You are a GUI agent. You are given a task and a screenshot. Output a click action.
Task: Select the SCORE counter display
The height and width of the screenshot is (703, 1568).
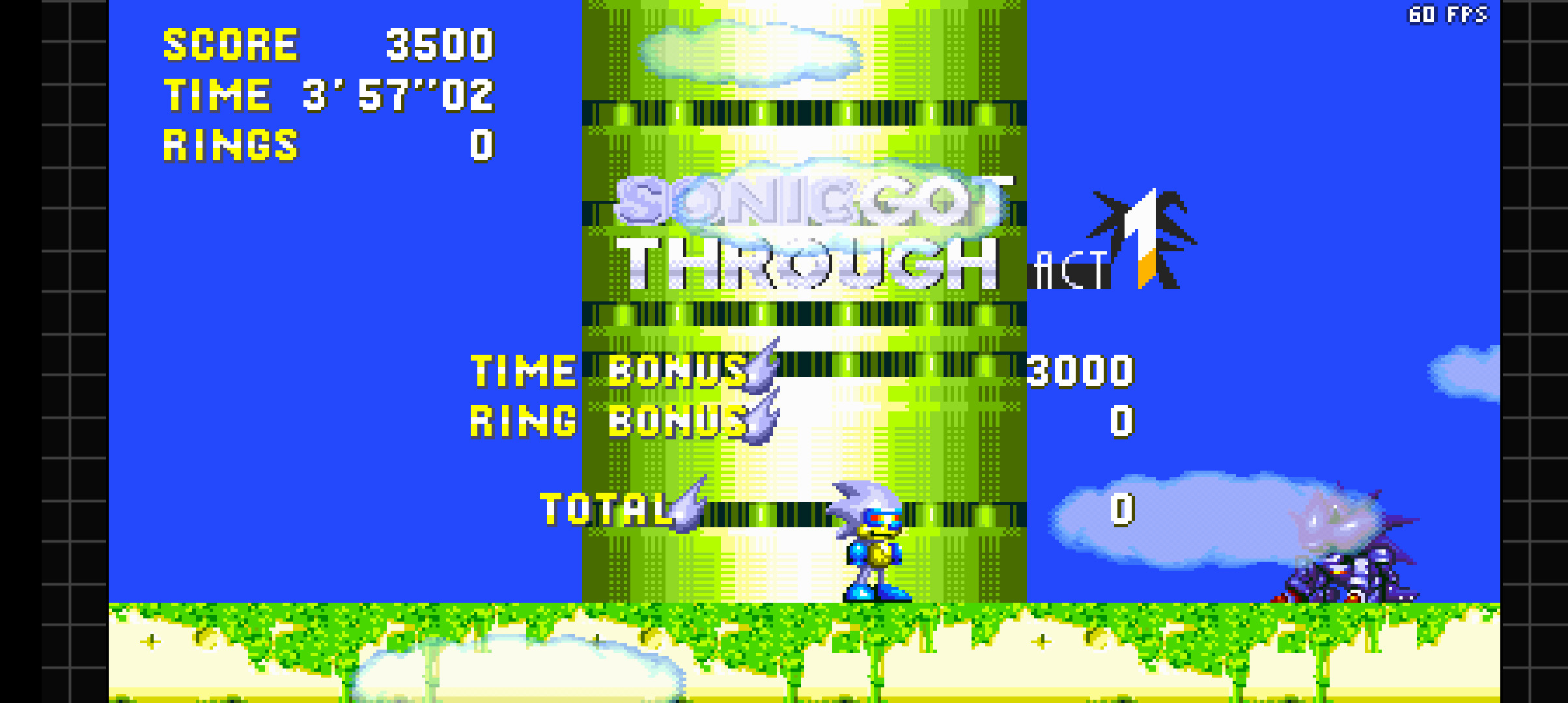[x=326, y=46]
